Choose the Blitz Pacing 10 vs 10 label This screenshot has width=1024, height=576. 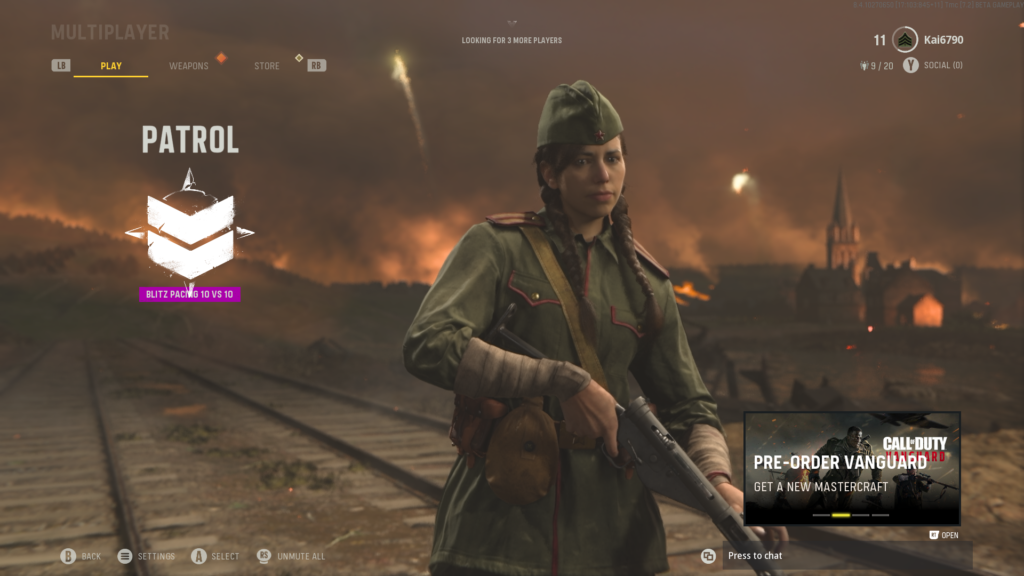point(190,294)
